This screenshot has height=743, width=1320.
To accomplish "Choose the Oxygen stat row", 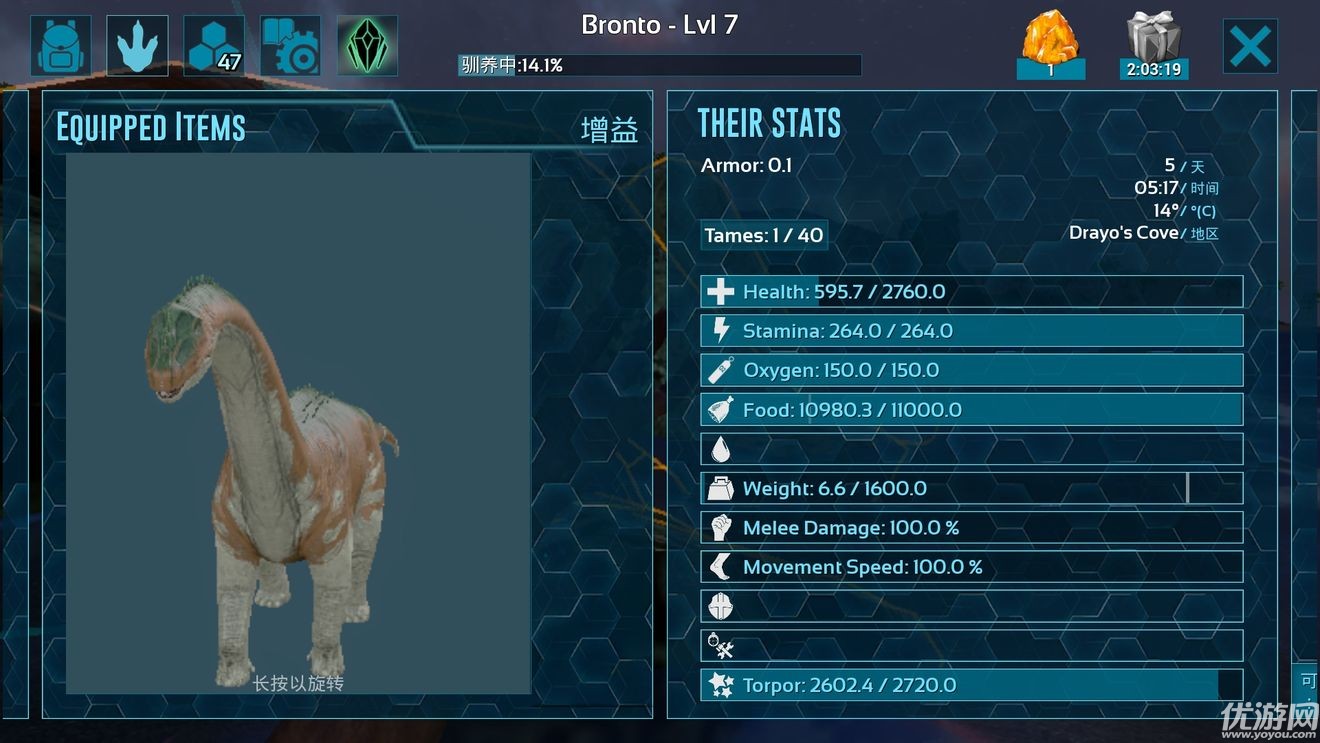I will tap(971, 370).
